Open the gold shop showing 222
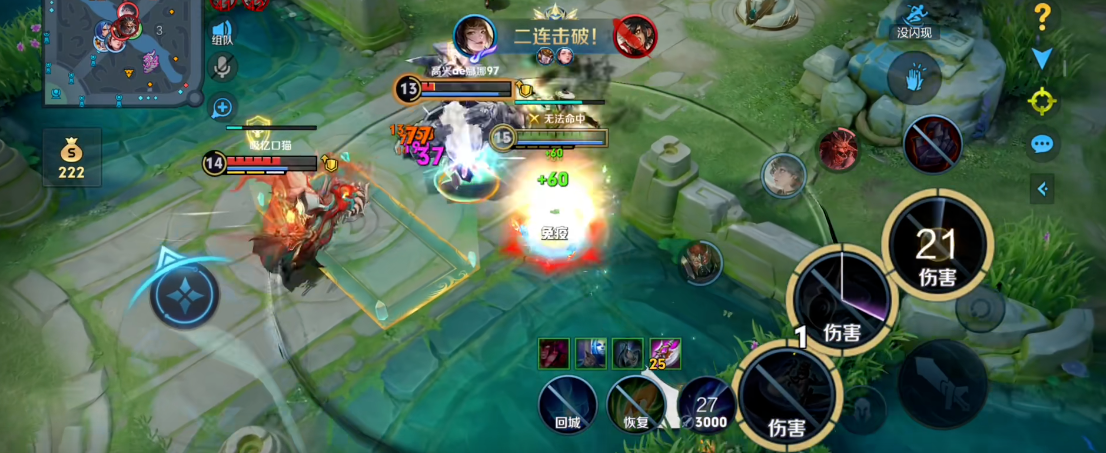The width and height of the screenshot is (1106, 453). pos(72,159)
